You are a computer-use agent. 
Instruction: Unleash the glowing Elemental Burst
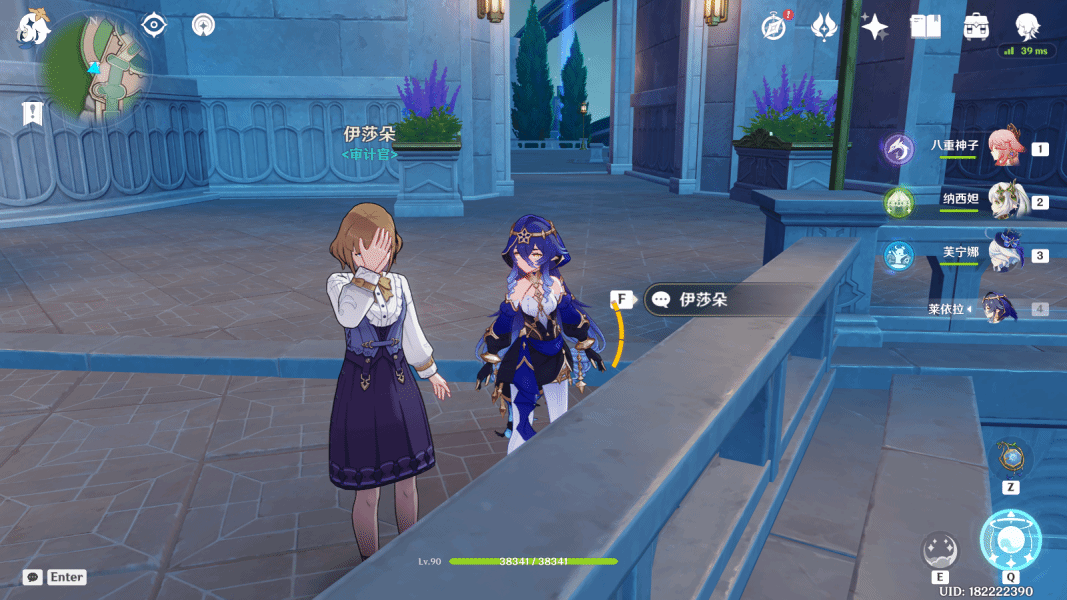click(1010, 540)
